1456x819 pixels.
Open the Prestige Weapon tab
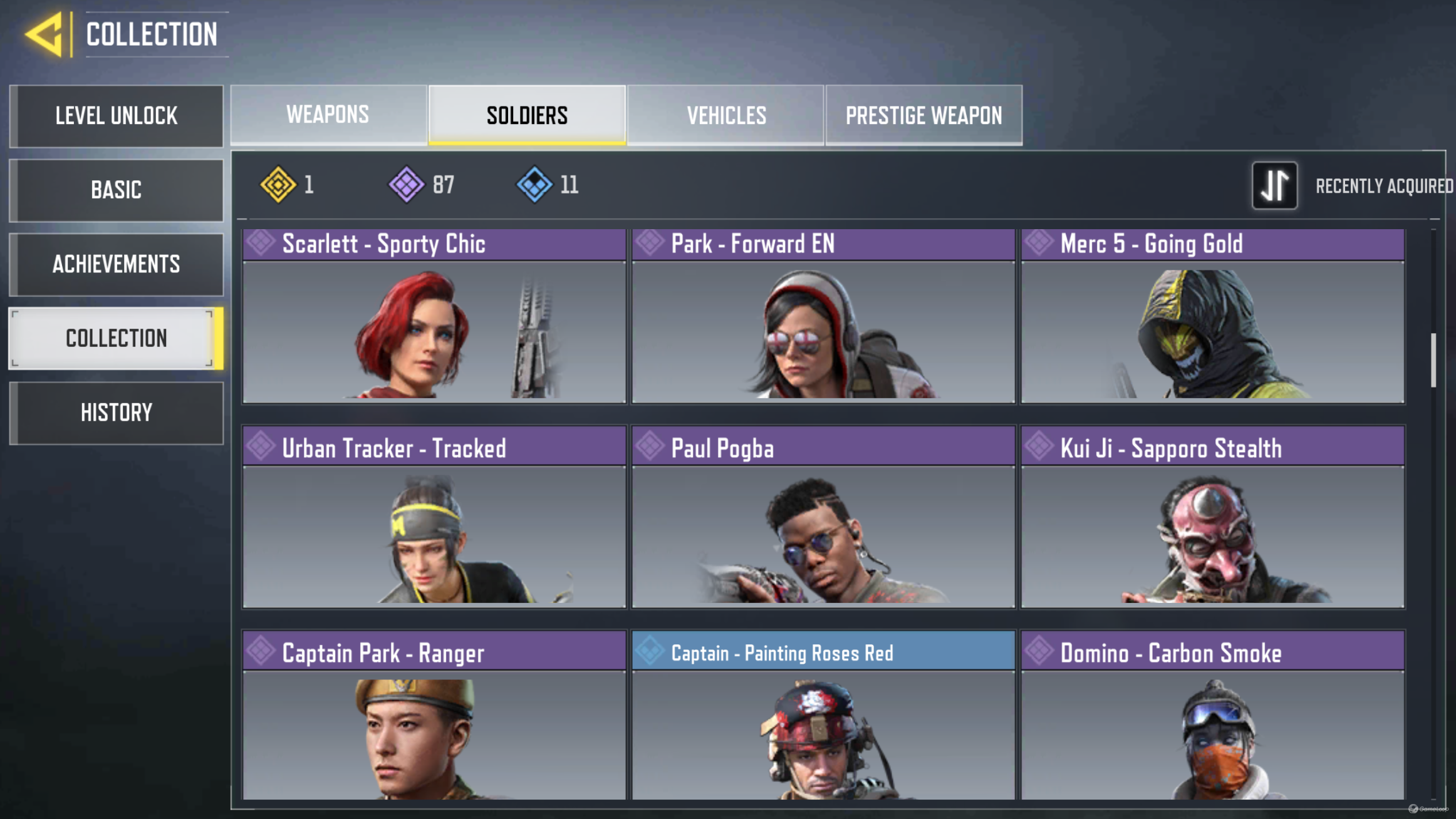(924, 115)
